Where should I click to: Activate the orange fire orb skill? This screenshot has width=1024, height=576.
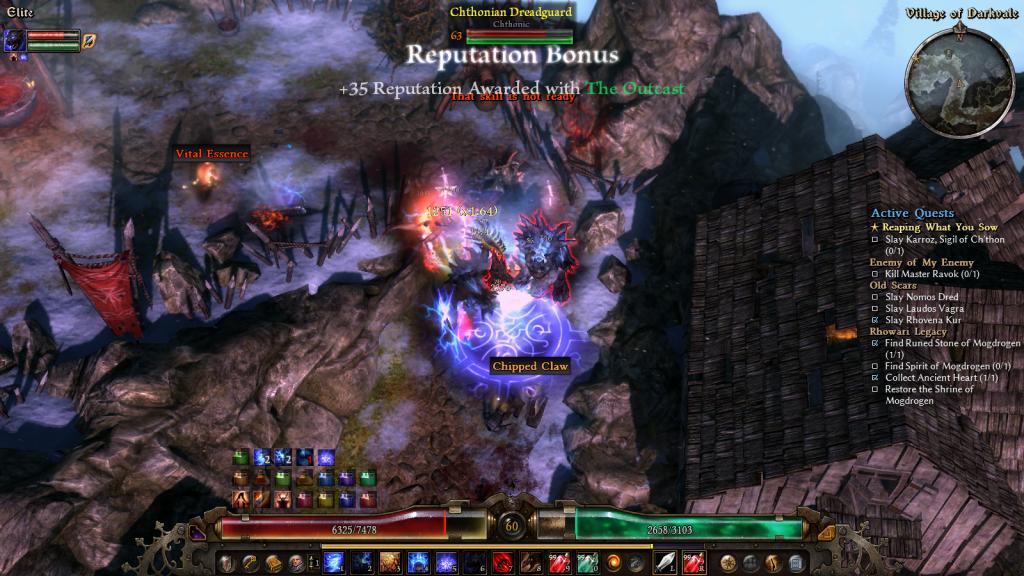point(613,562)
